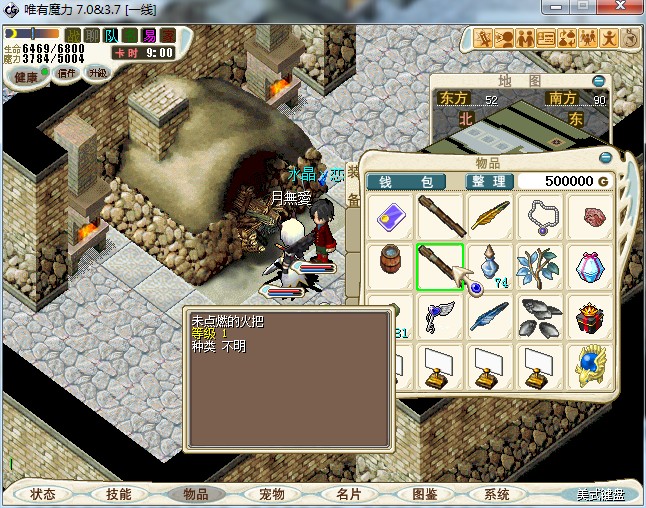The height and width of the screenshot is (508, 646).
Task: Open the 系统 system menu
Action: point(497,494)
